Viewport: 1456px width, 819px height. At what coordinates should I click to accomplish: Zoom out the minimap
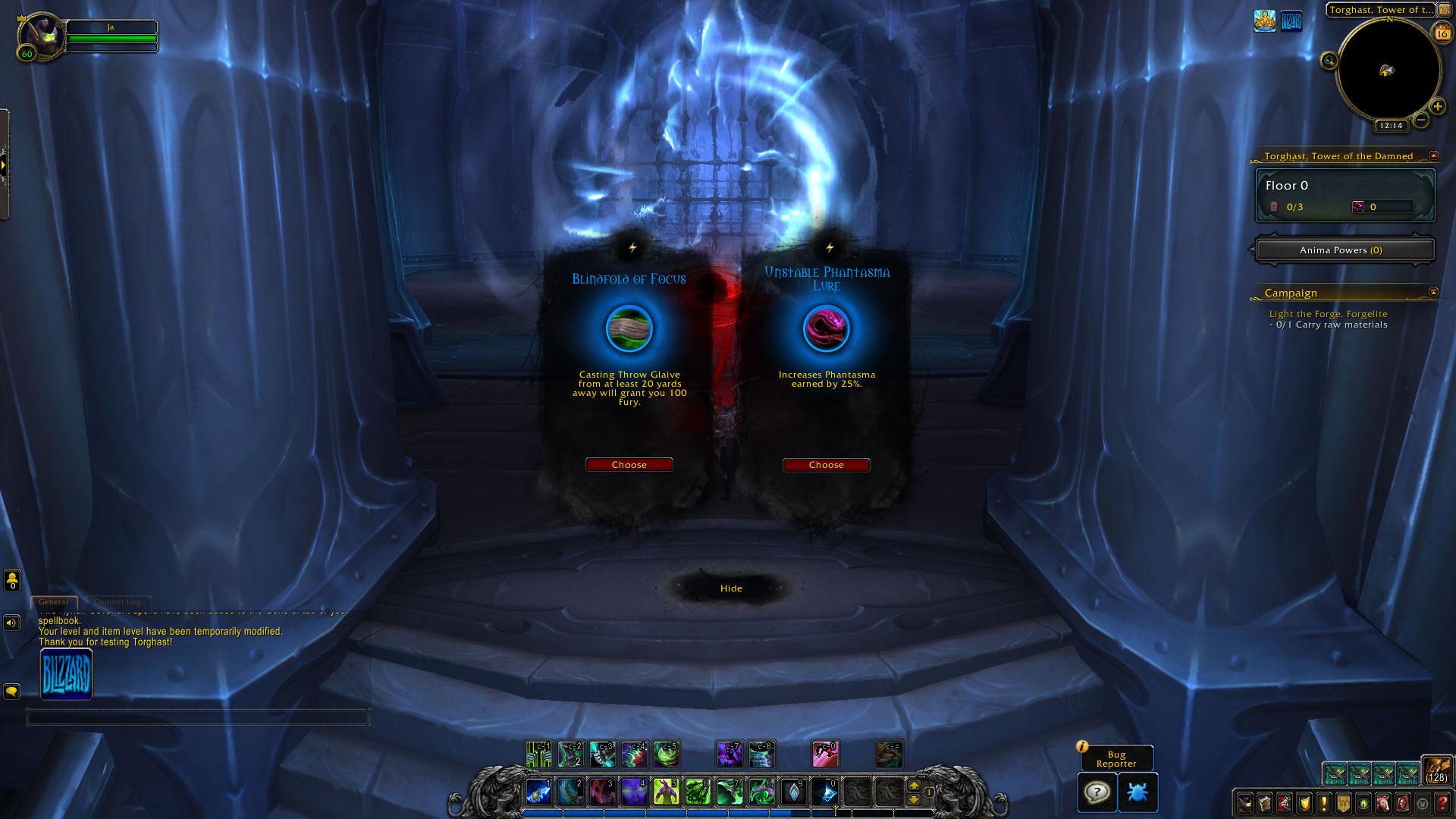coord(1421,120)
